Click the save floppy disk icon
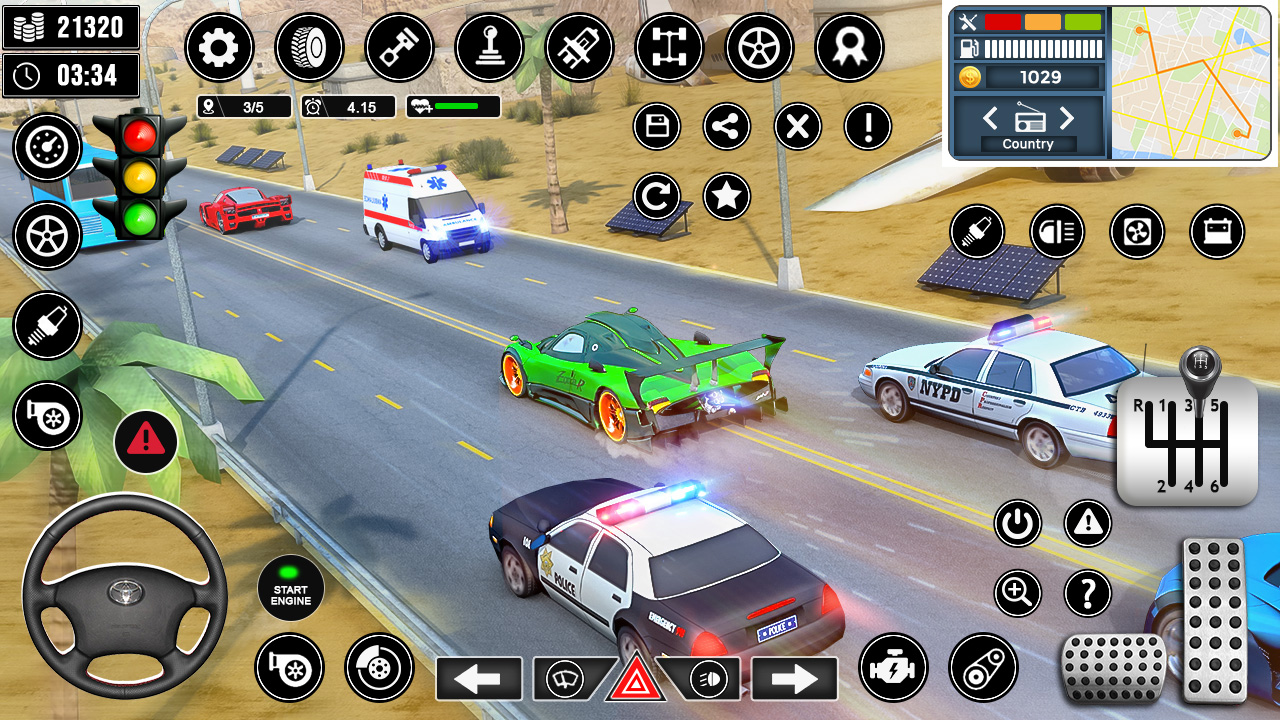The width and height of the screenshot is (1280, 720). coord(657,127)
